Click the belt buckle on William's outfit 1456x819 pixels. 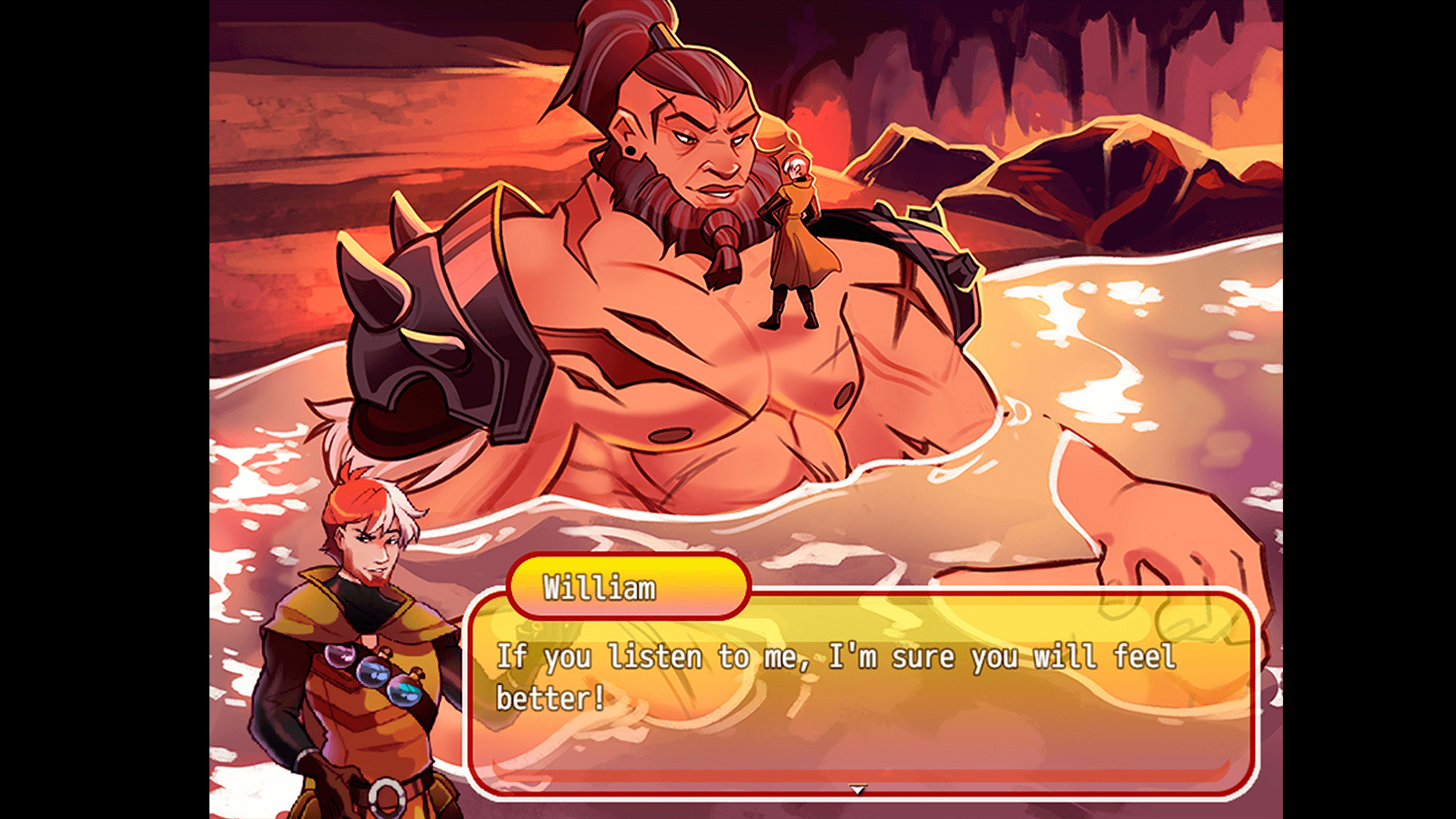point(387,796)
